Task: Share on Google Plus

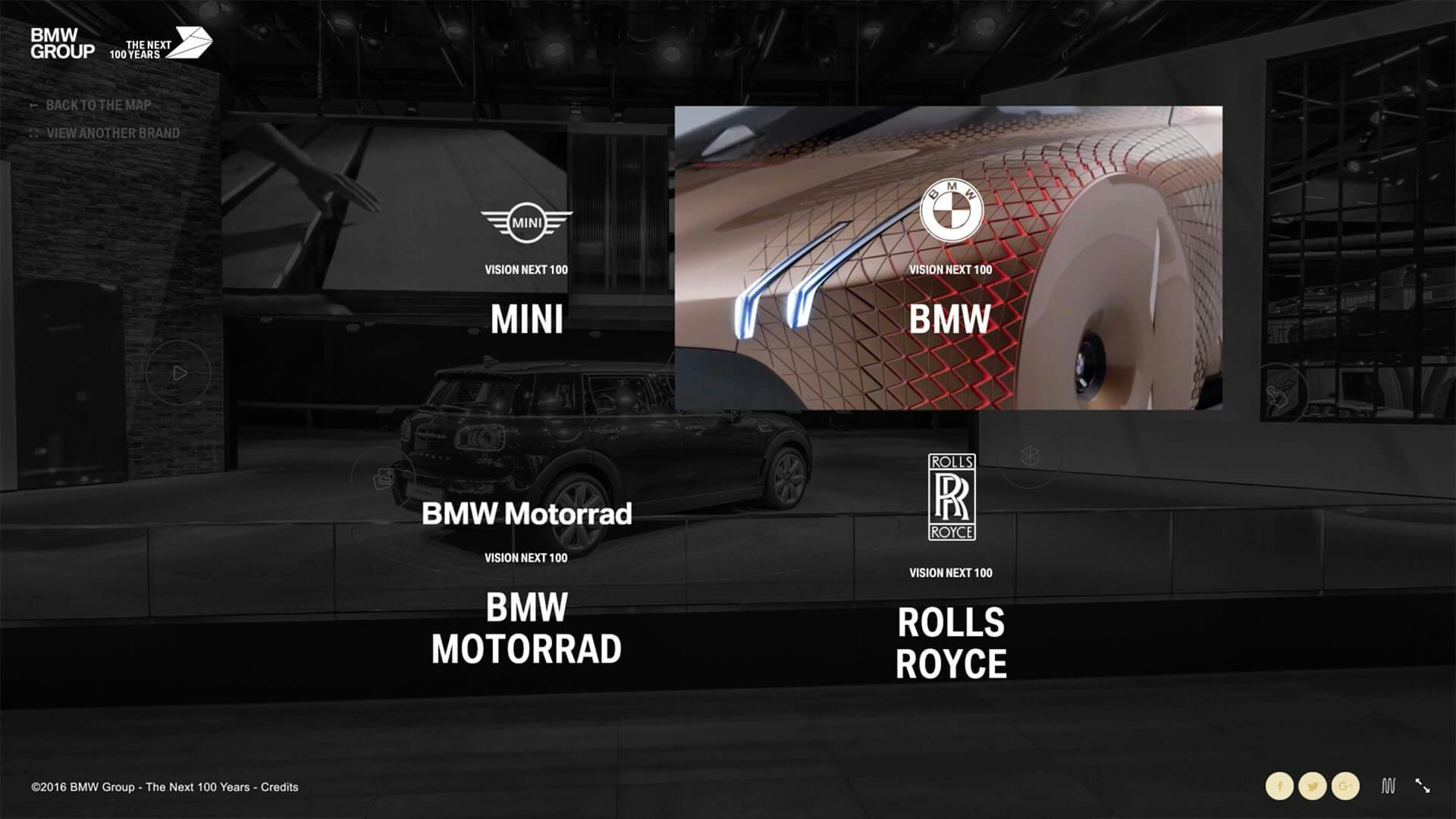Action: point(1345,786)
